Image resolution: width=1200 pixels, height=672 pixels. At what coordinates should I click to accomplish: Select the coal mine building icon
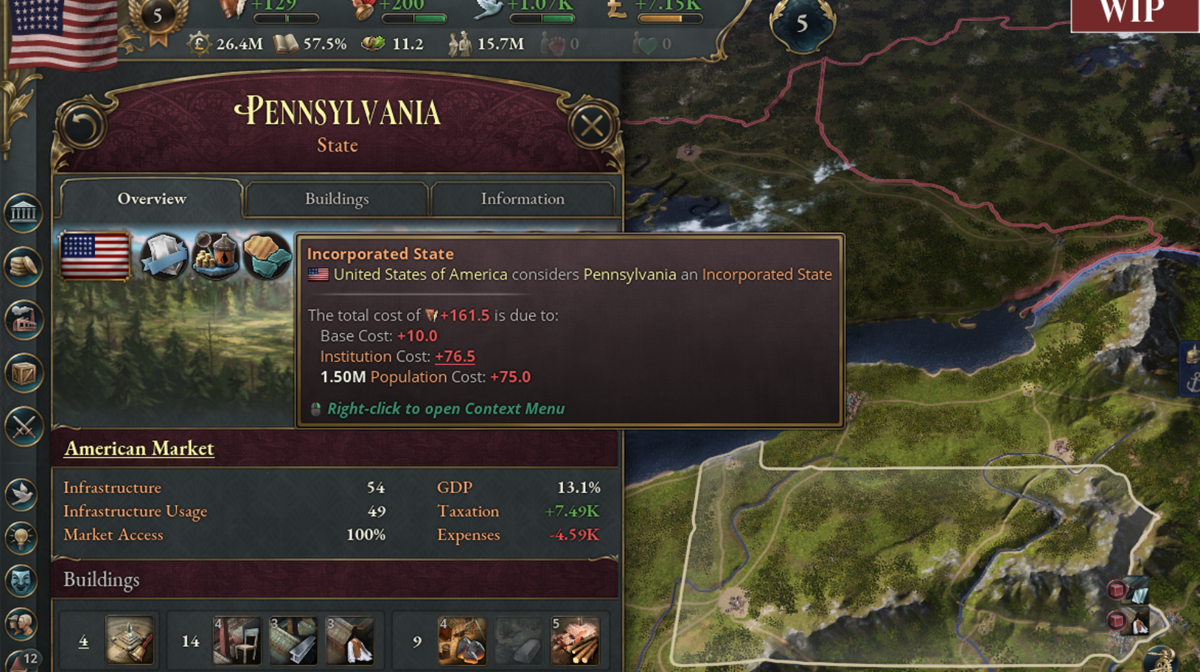(x=462, y=641)
